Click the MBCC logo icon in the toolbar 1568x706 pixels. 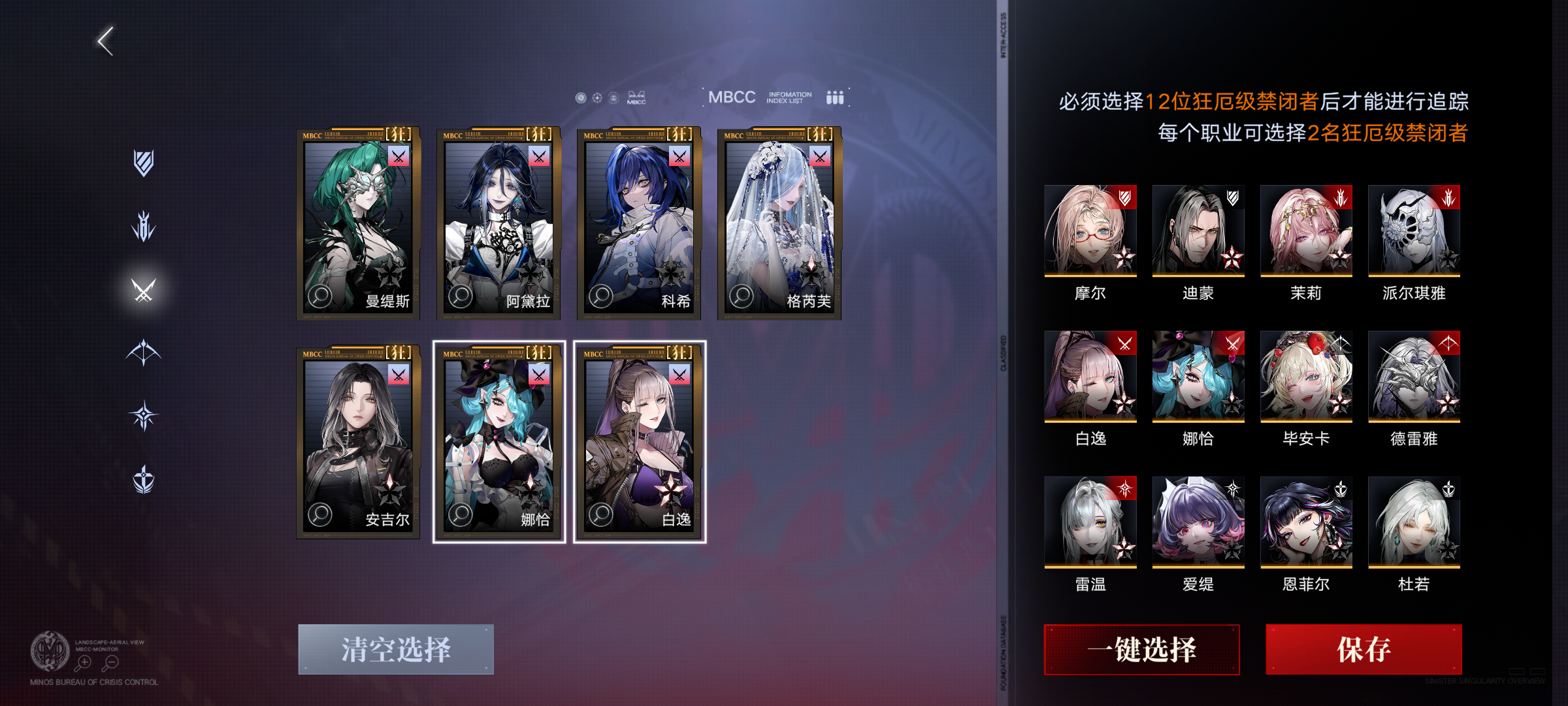pyautogui.click(x=635, y=98)
